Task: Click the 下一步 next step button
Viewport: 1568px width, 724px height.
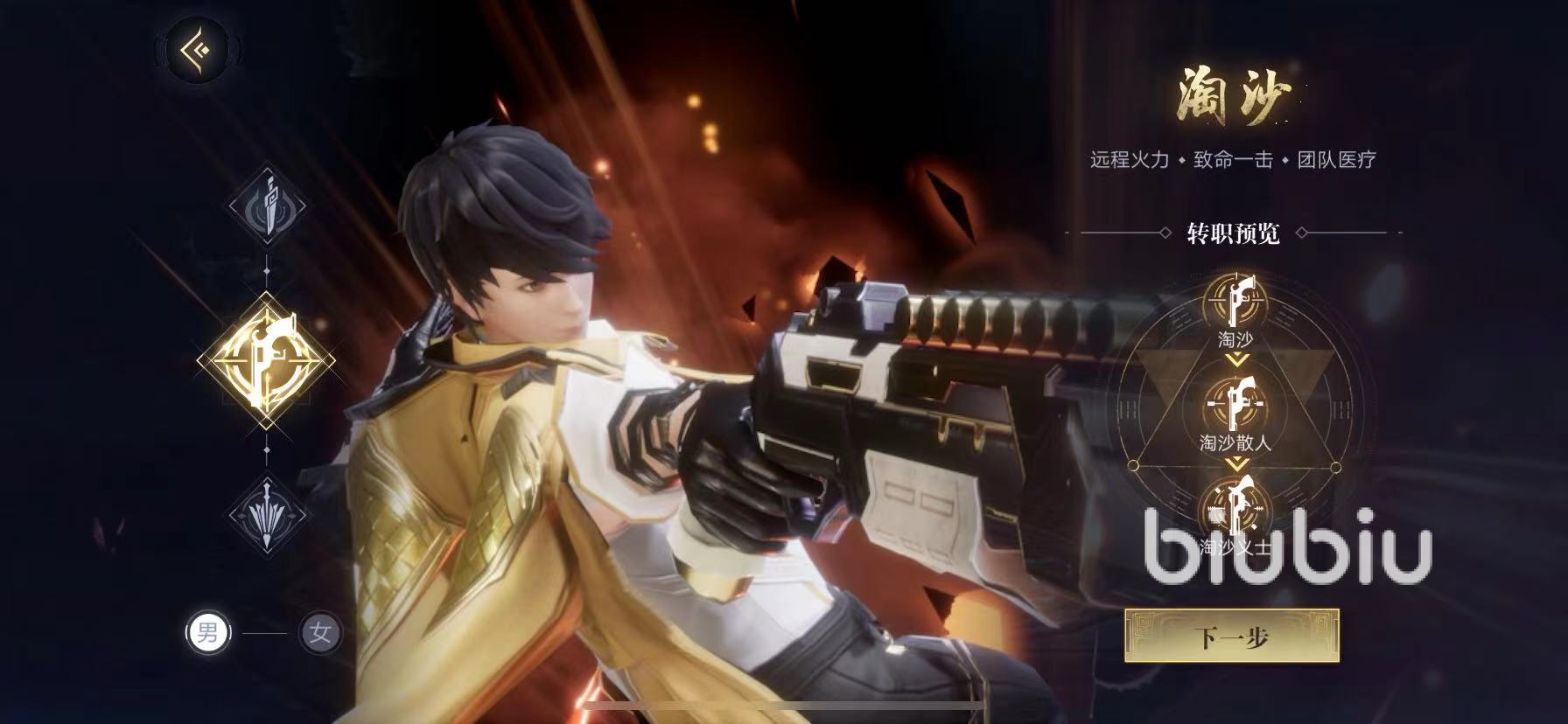Action: click(x=1231, y=636)
